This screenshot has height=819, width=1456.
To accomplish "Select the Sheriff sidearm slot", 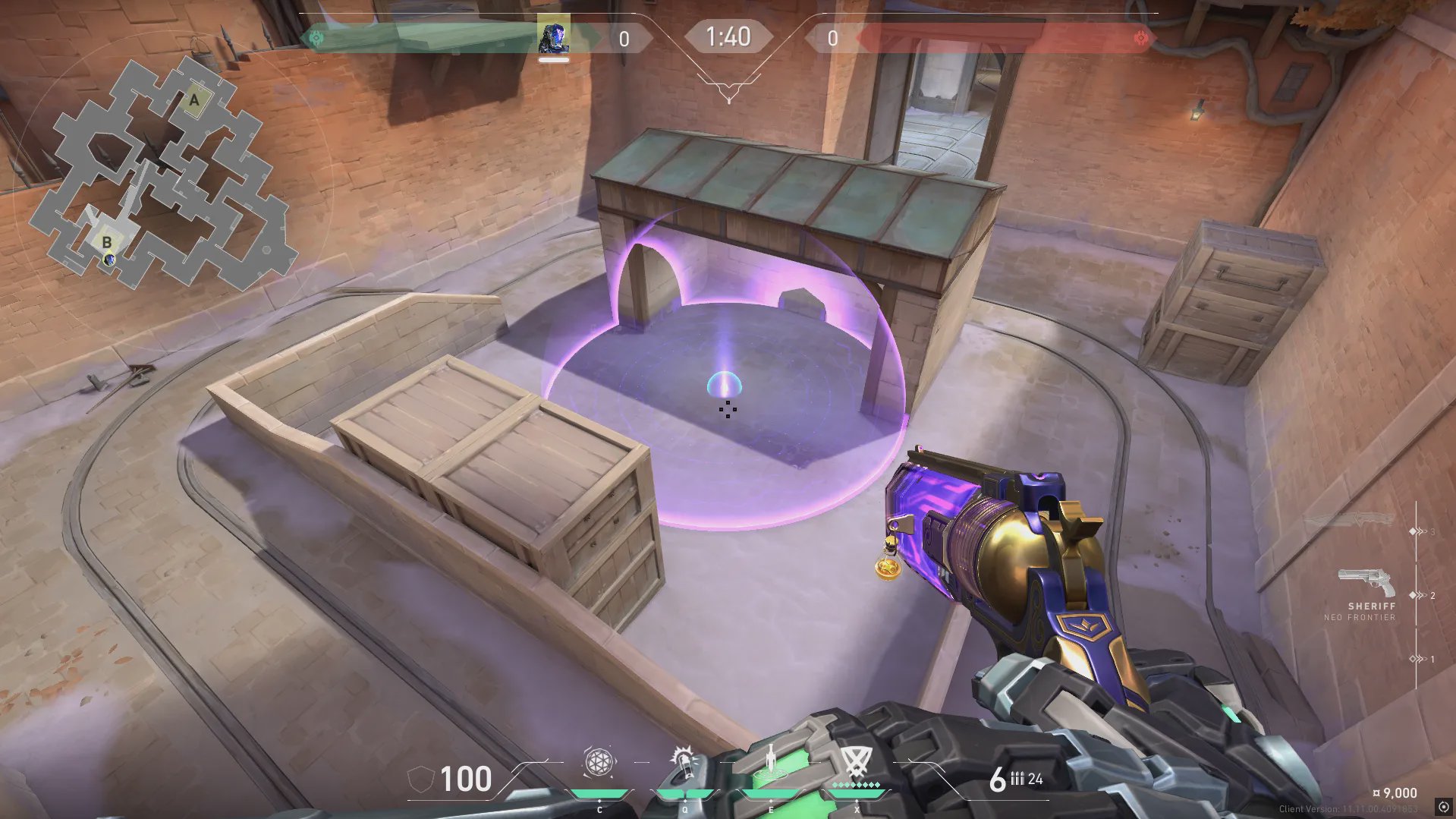I will click(x=1366, y=584).
